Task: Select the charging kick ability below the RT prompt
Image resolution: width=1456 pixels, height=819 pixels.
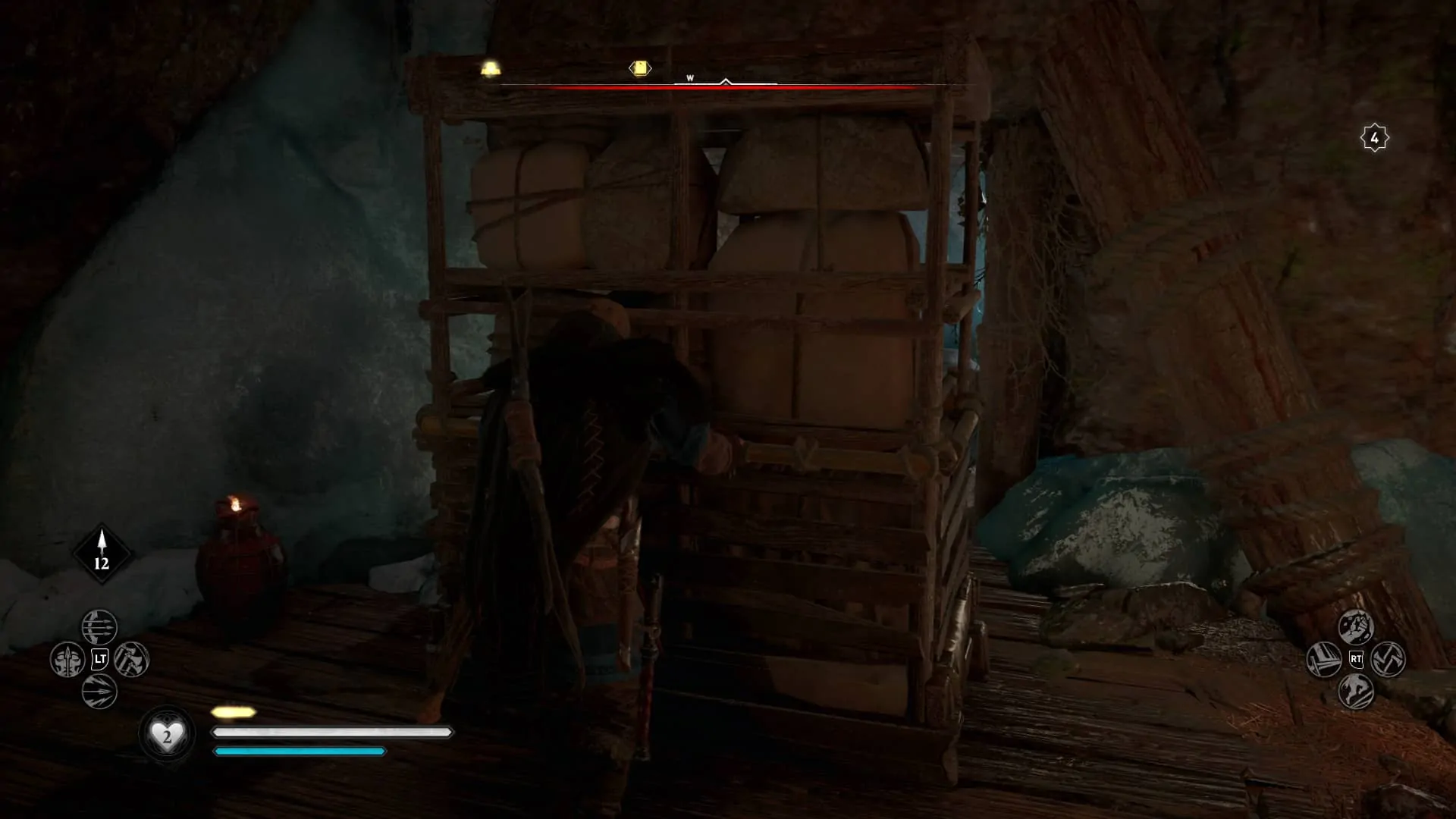Action: click(x=1357, y=691)
